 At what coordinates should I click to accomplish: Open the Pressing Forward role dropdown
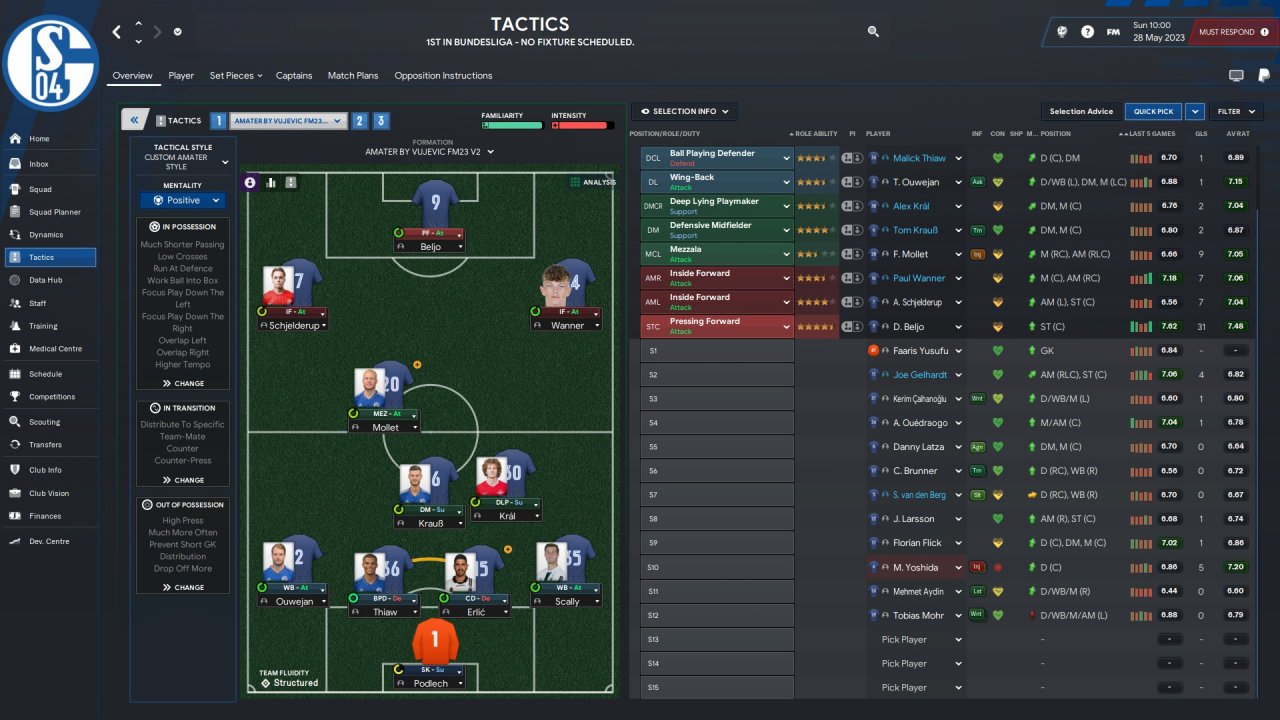pyautogui.click(x=787, y=327)
